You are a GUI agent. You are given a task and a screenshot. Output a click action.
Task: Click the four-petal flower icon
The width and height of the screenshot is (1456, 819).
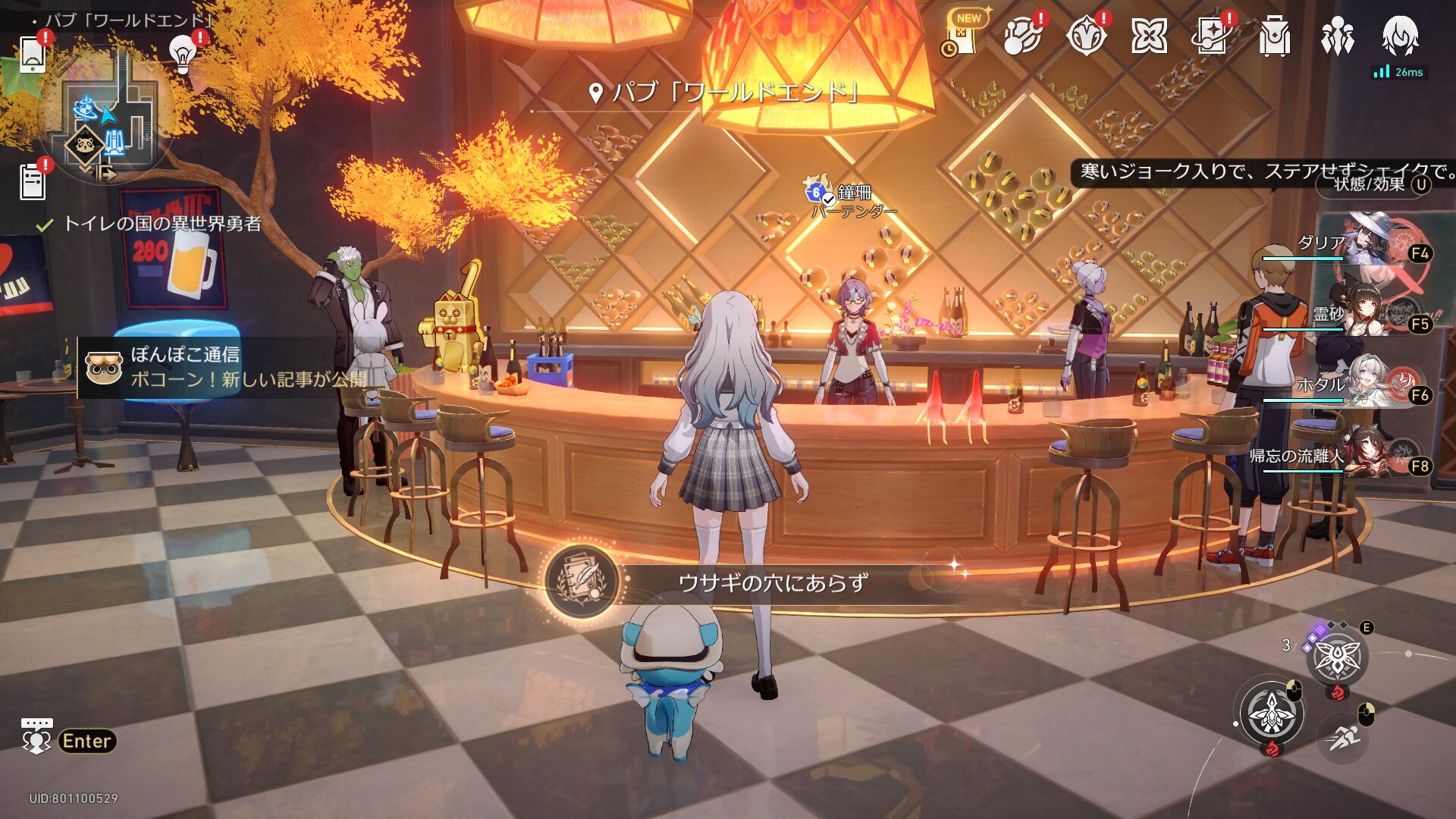1149,36
